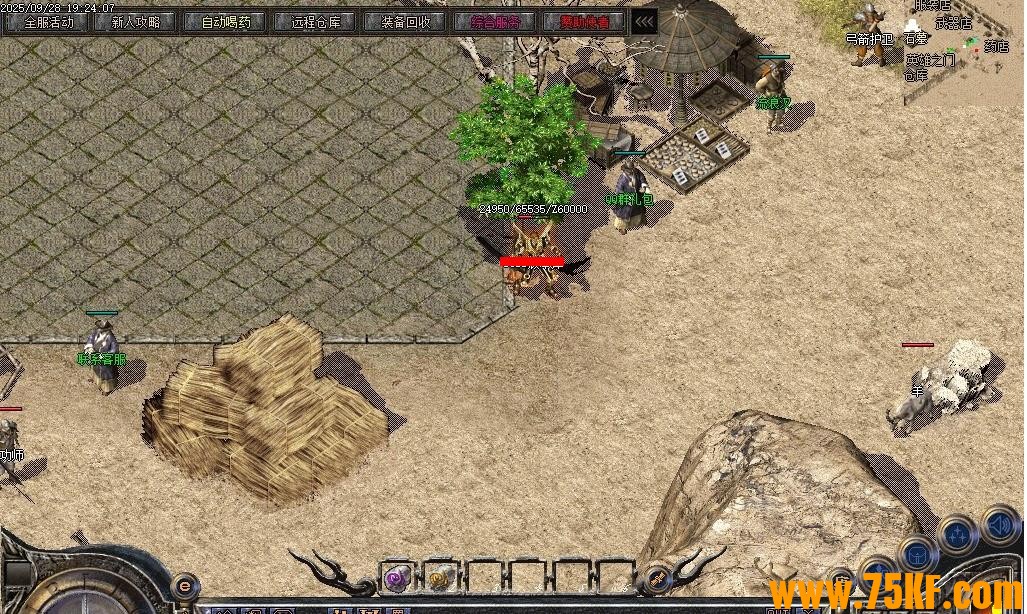Select the golden scroll in the belt slot

(440, 577)
